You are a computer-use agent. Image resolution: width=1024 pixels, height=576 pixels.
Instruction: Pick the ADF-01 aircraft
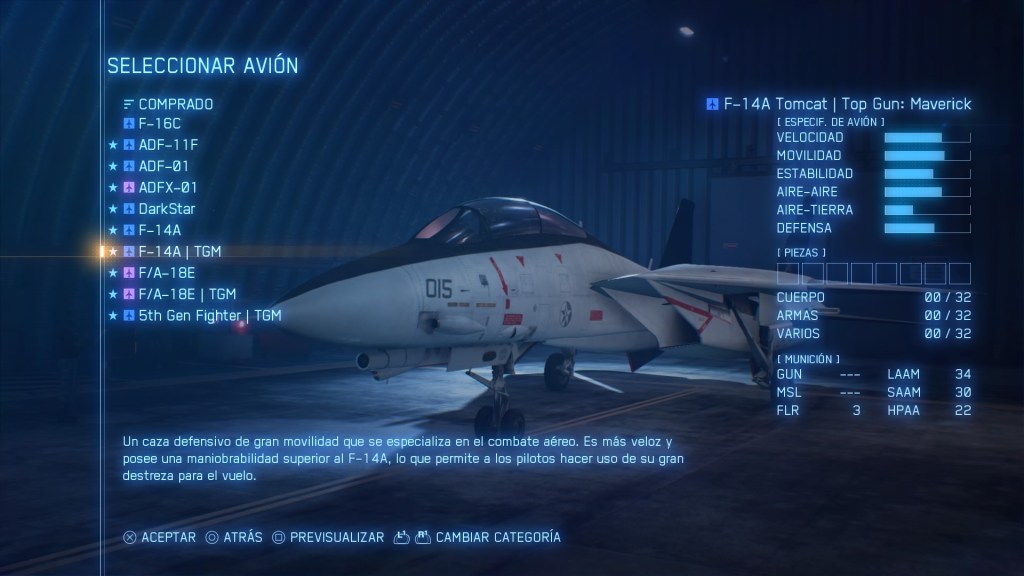click(163, 166)
